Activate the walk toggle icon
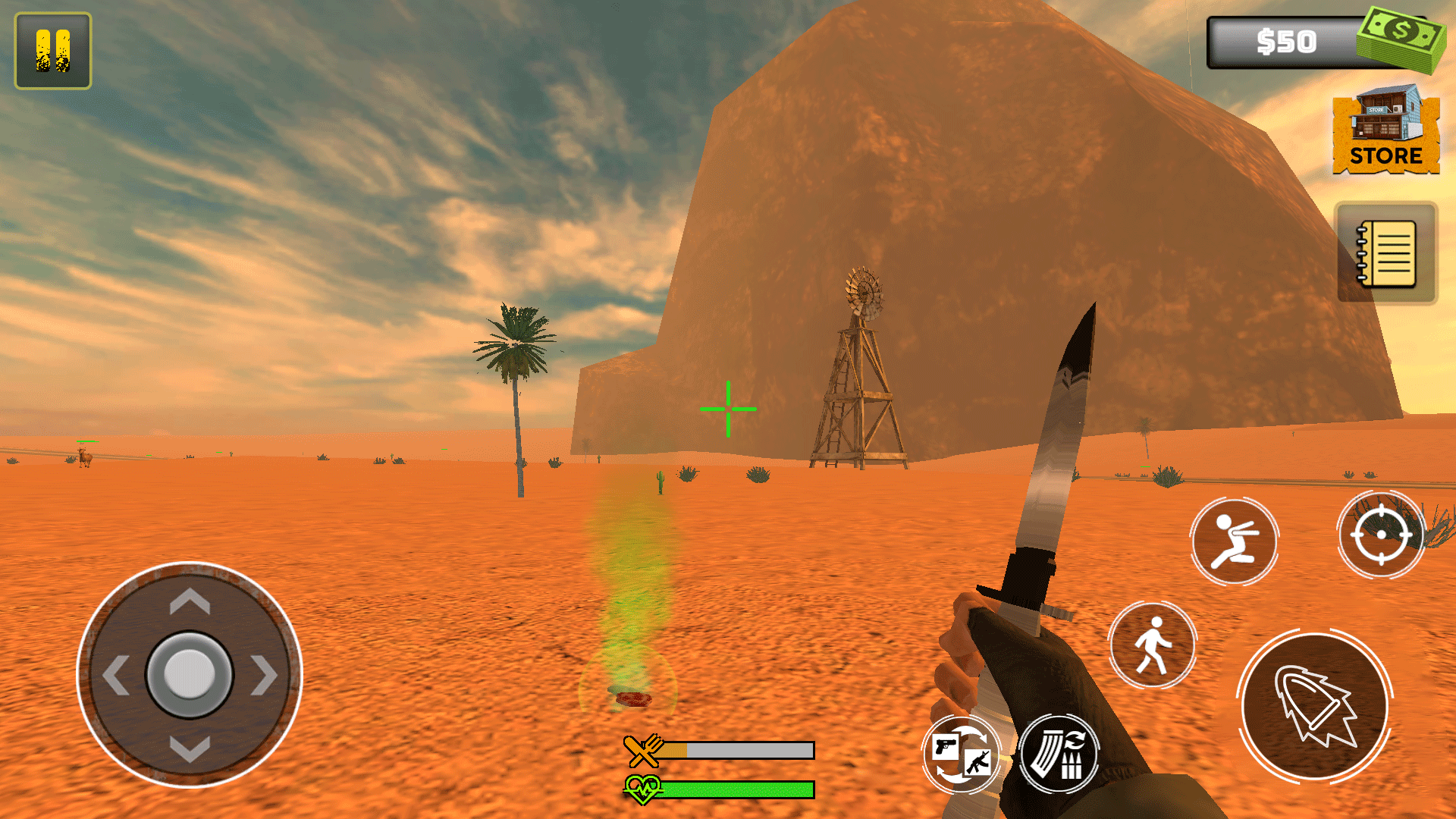1456x819 pixels. [x=1152, y=645]
